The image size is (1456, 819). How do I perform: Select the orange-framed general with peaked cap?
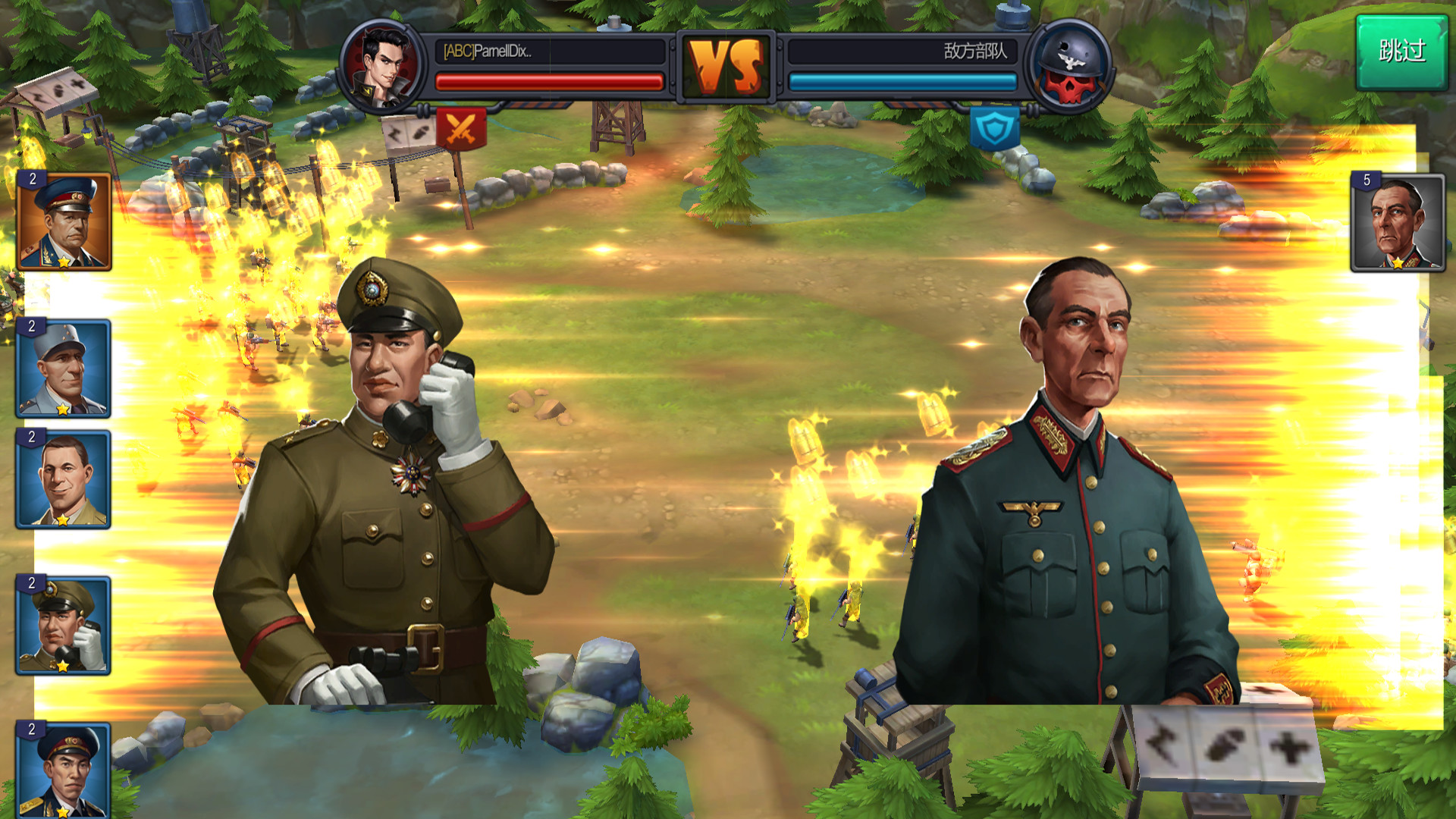(63, 219)
